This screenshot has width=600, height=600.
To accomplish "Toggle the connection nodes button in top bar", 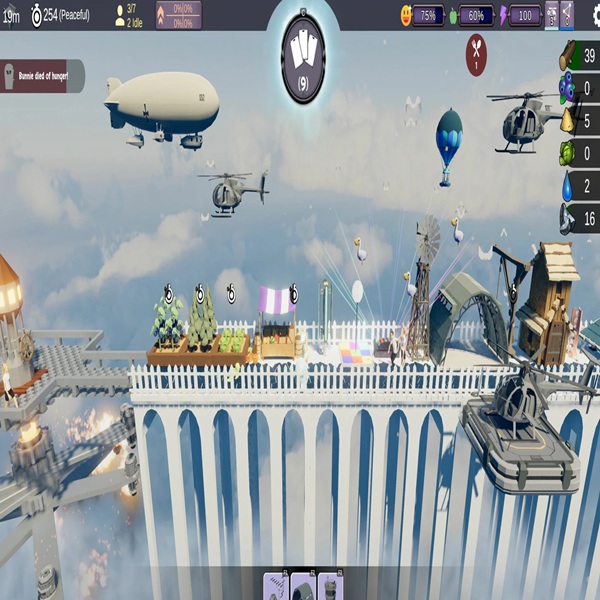I will pos(567,15).
